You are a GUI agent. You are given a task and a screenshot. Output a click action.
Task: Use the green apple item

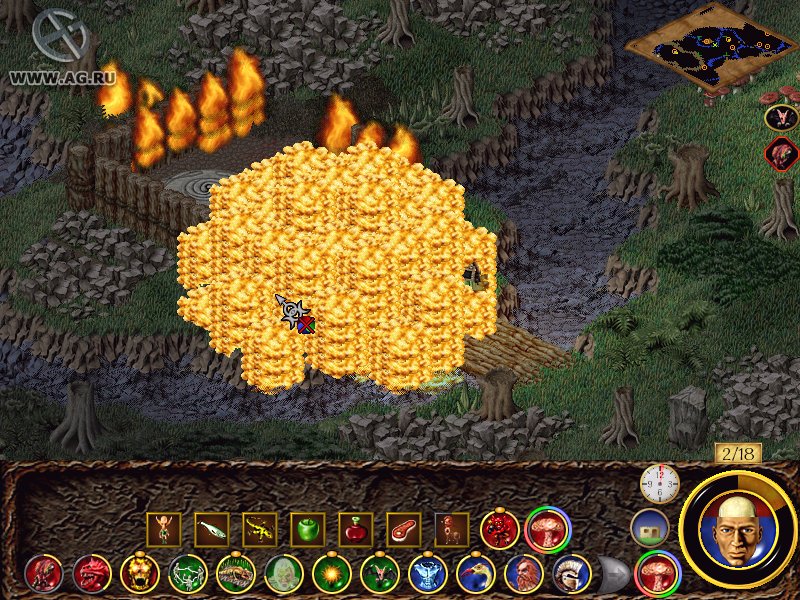coord(308,529)
